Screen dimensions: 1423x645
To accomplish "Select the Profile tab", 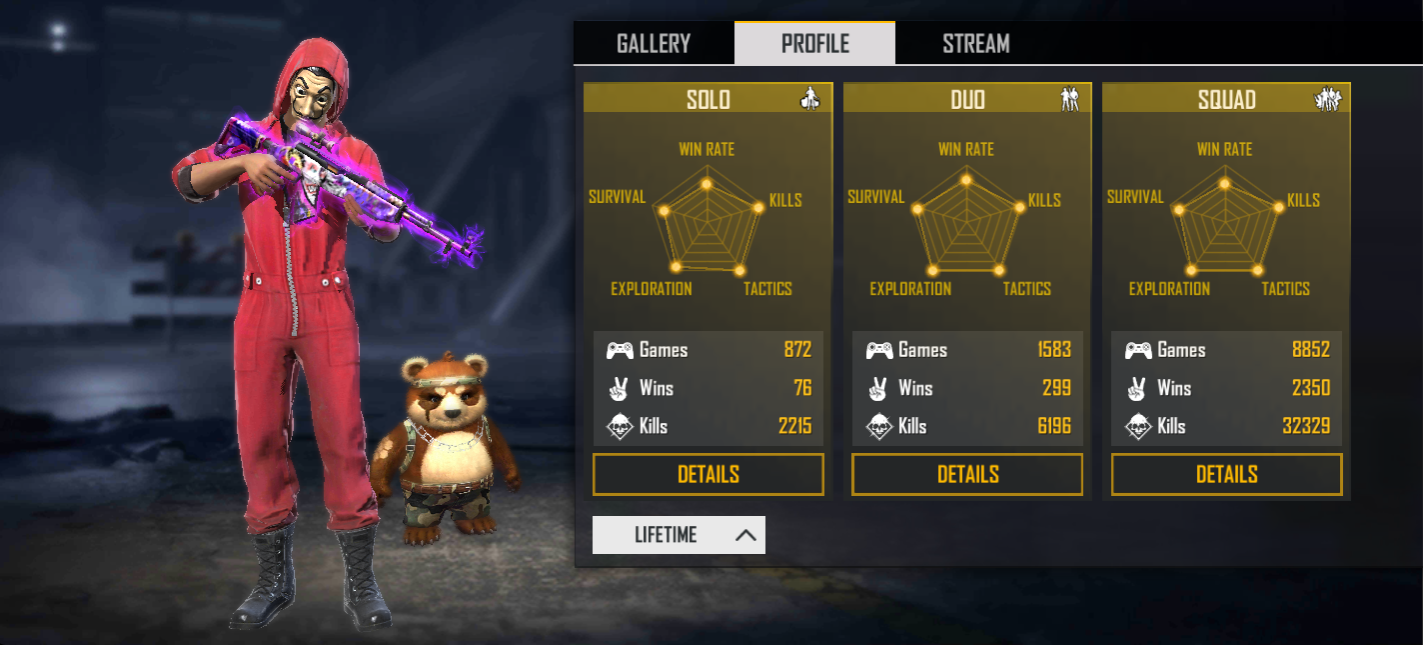I will tap(815, 44).
